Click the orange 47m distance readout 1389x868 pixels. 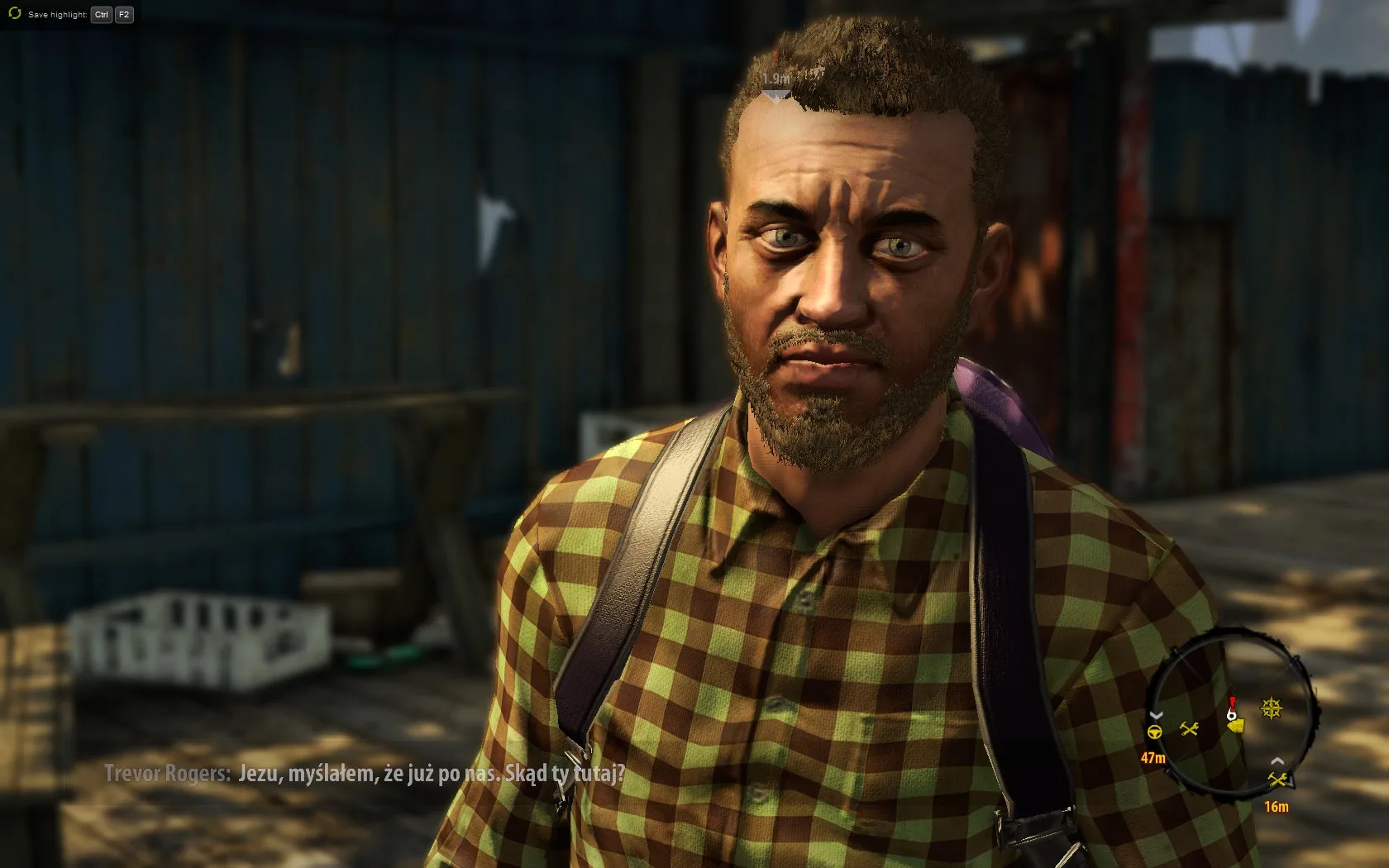point(1153,757)
